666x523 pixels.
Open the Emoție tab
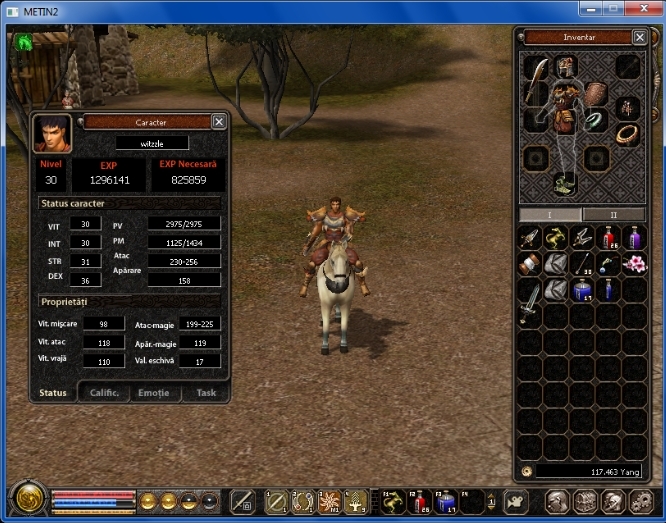click(154, 393)
